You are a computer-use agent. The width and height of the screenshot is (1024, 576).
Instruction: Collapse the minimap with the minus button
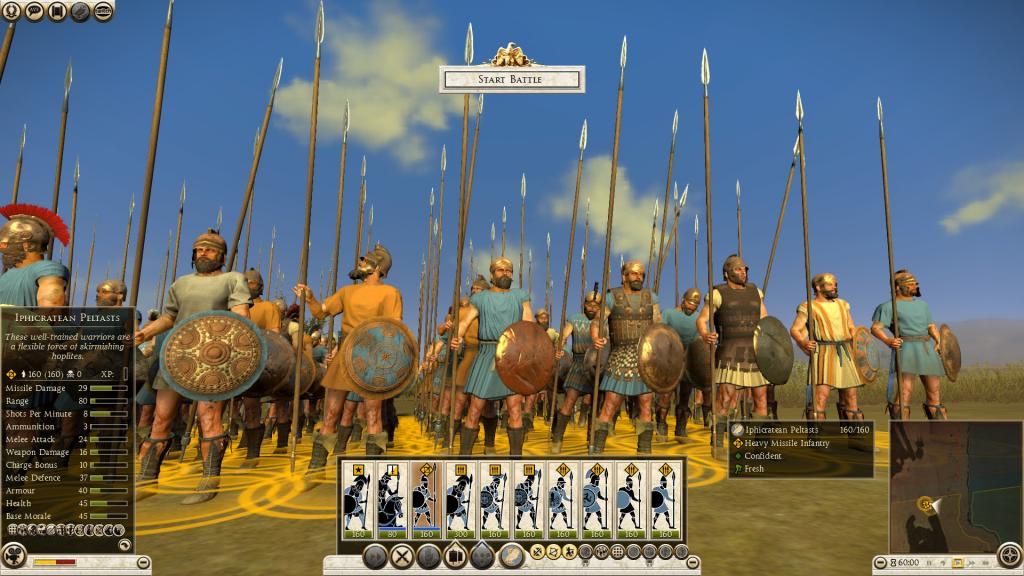880,562
